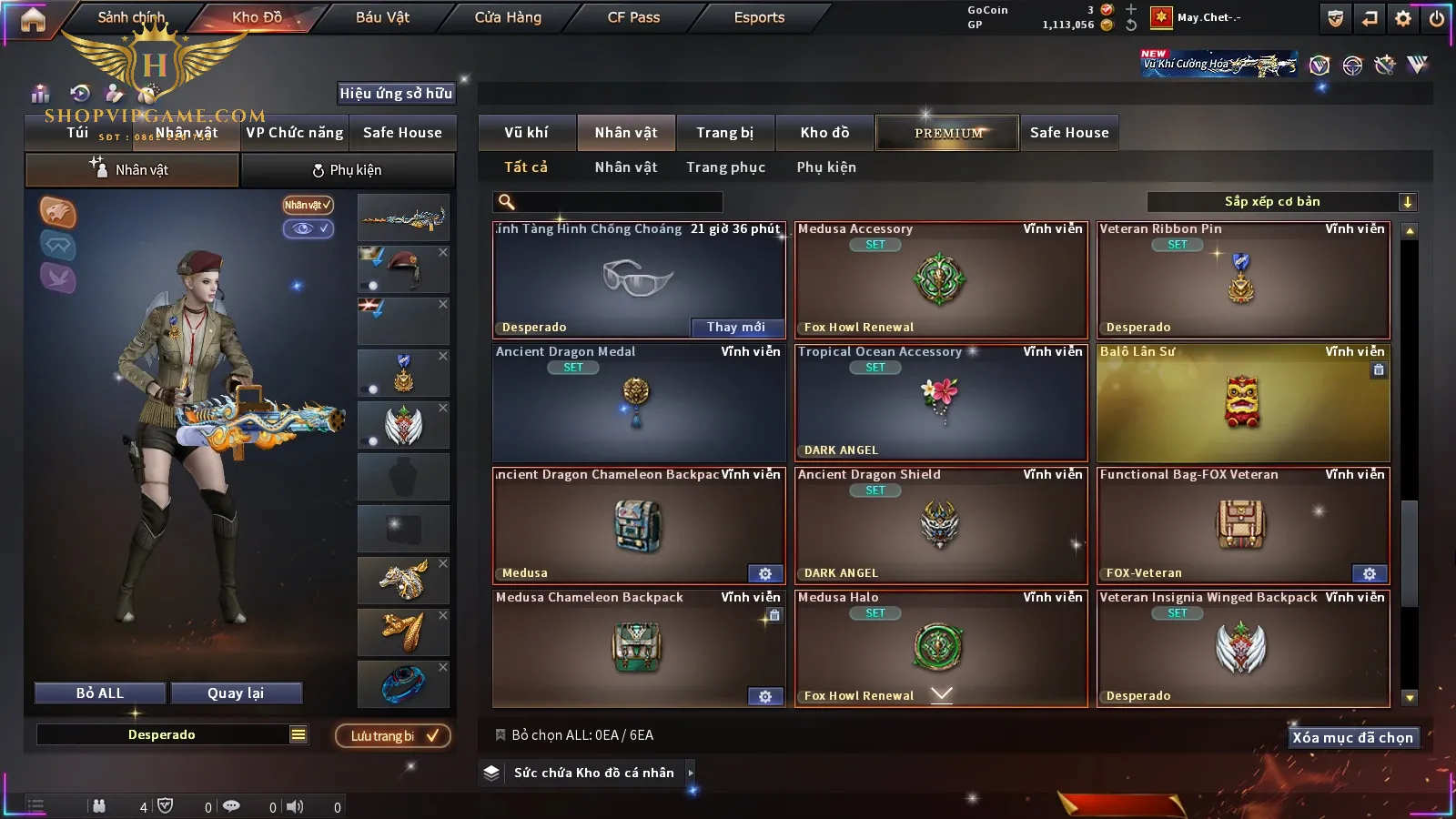Select the Trang phục filter
This screenshot has width=1456, height=819.
(725, 167)
